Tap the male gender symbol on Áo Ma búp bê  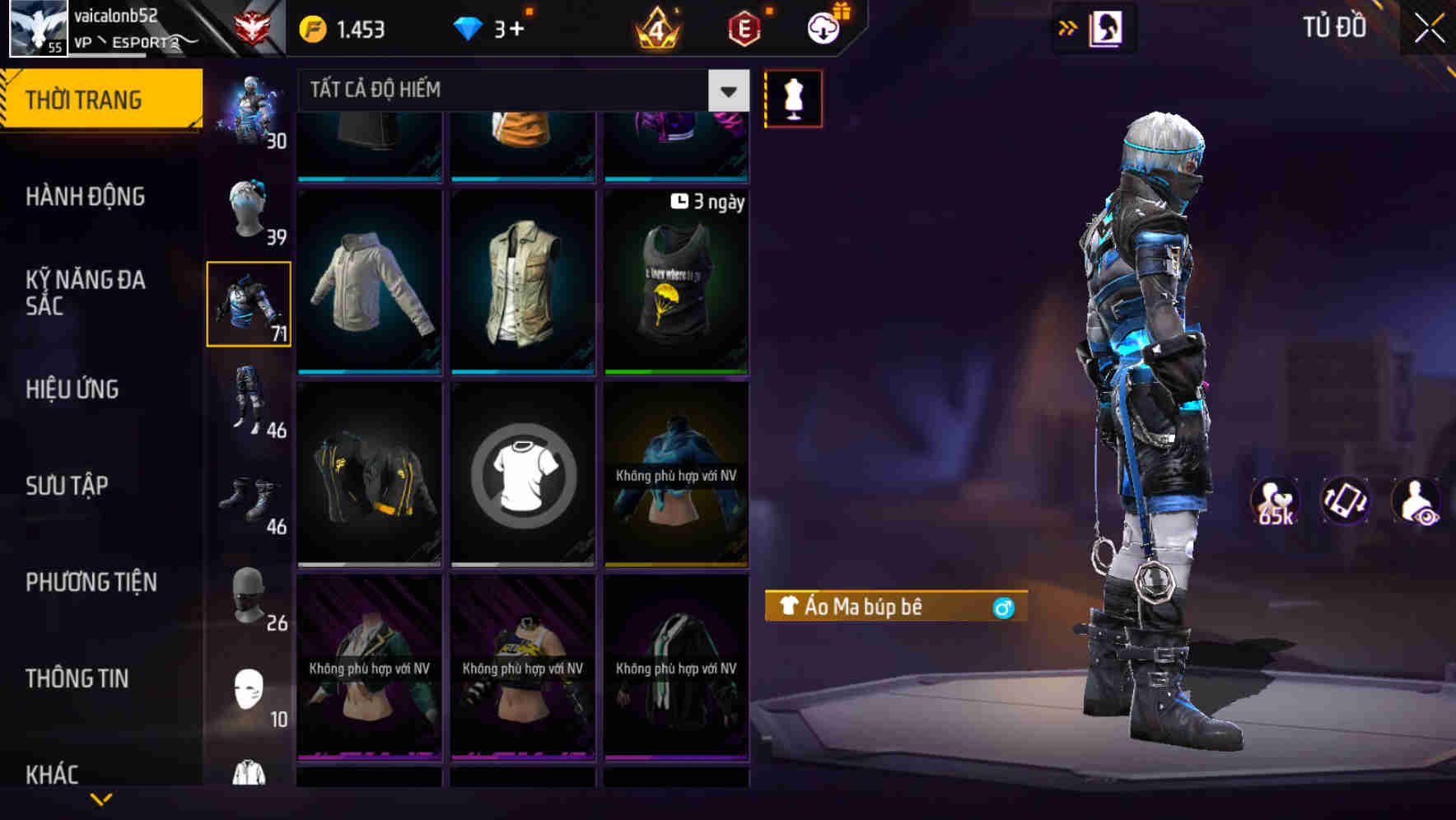[1003, 607]
